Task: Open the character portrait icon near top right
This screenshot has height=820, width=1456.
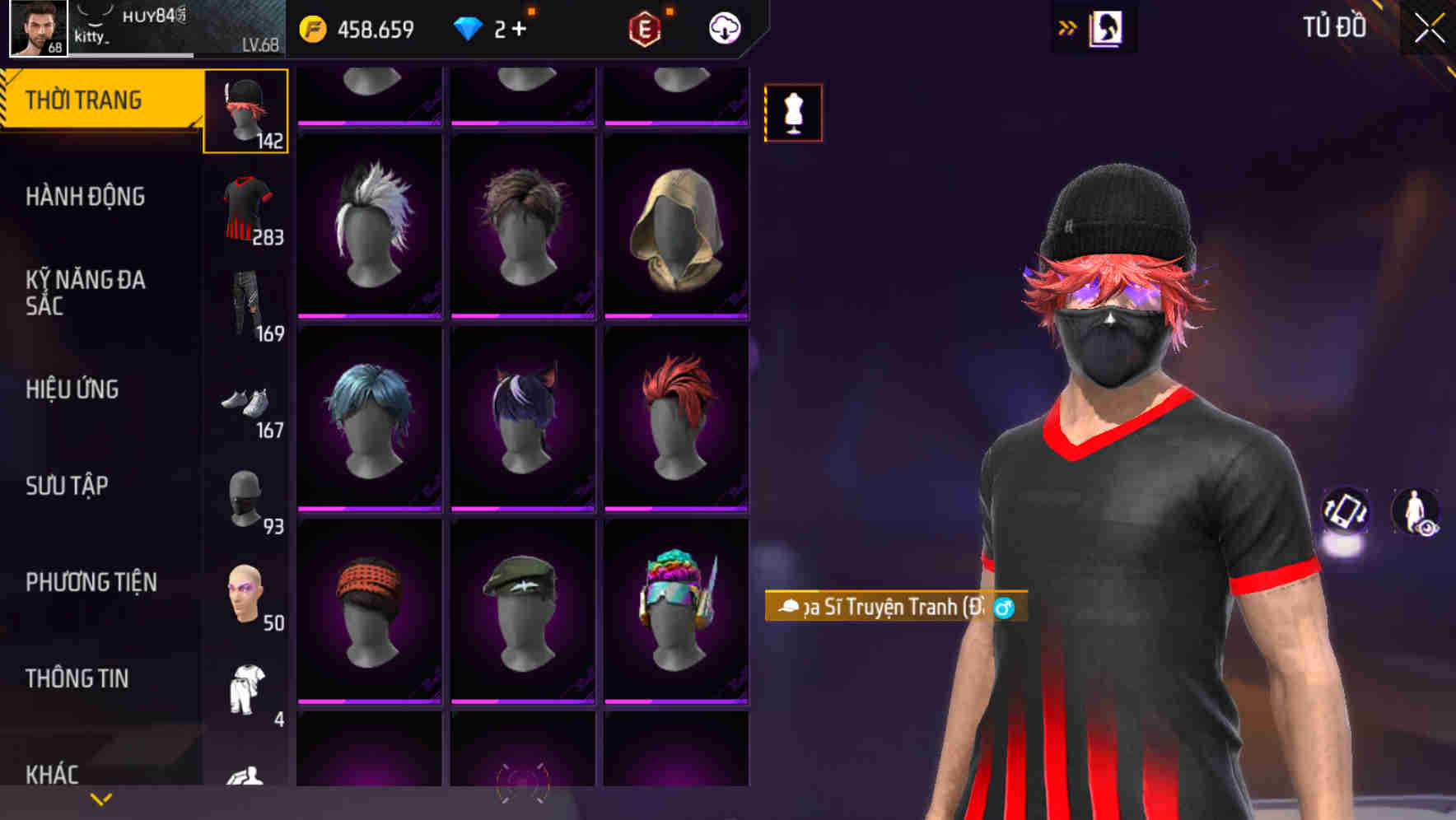Action: tap(1107, 26)
